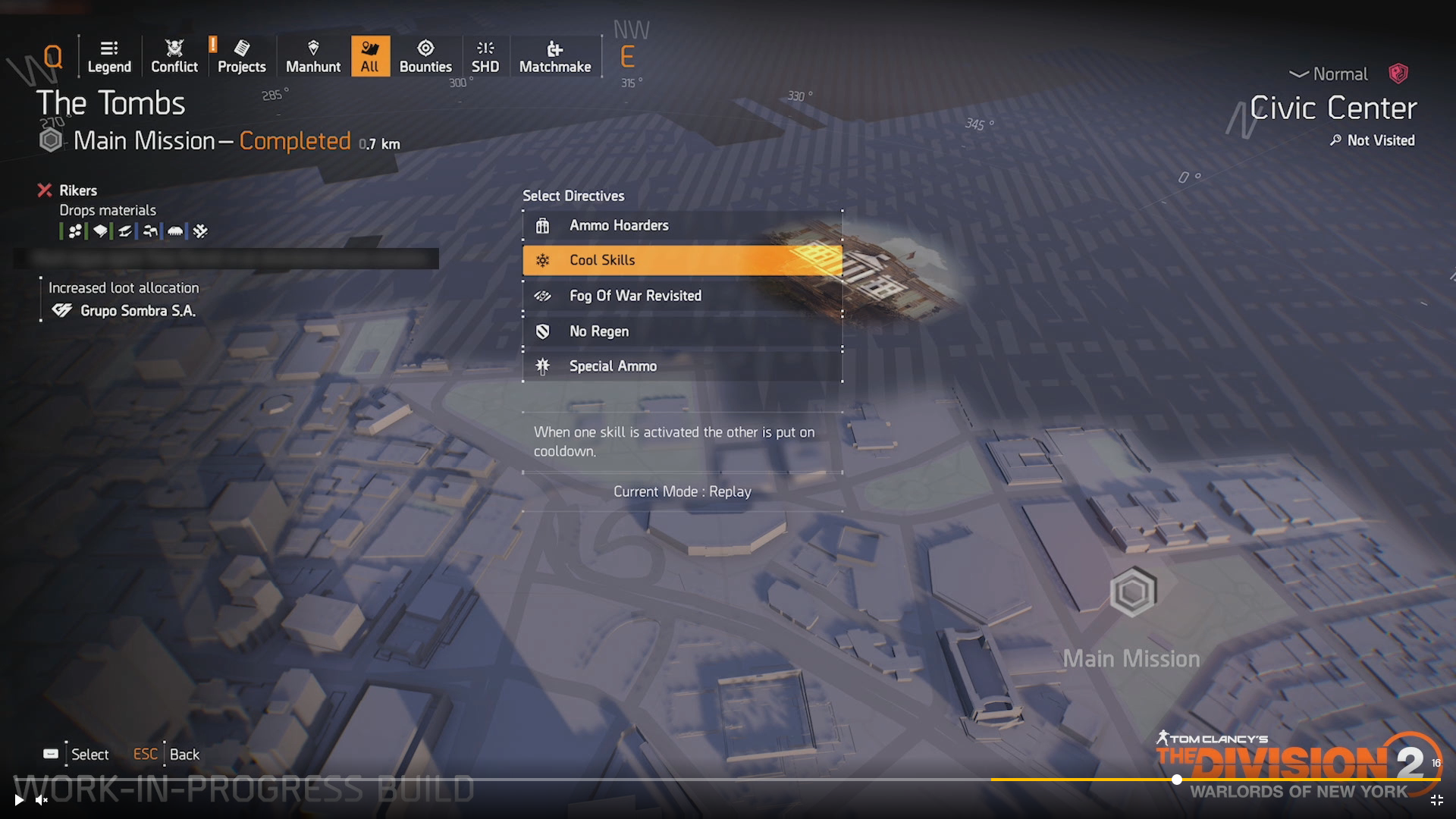1456x819 pixels.
Task: Select the Conflict crossed-swords icon
Action: pos(174,47)
